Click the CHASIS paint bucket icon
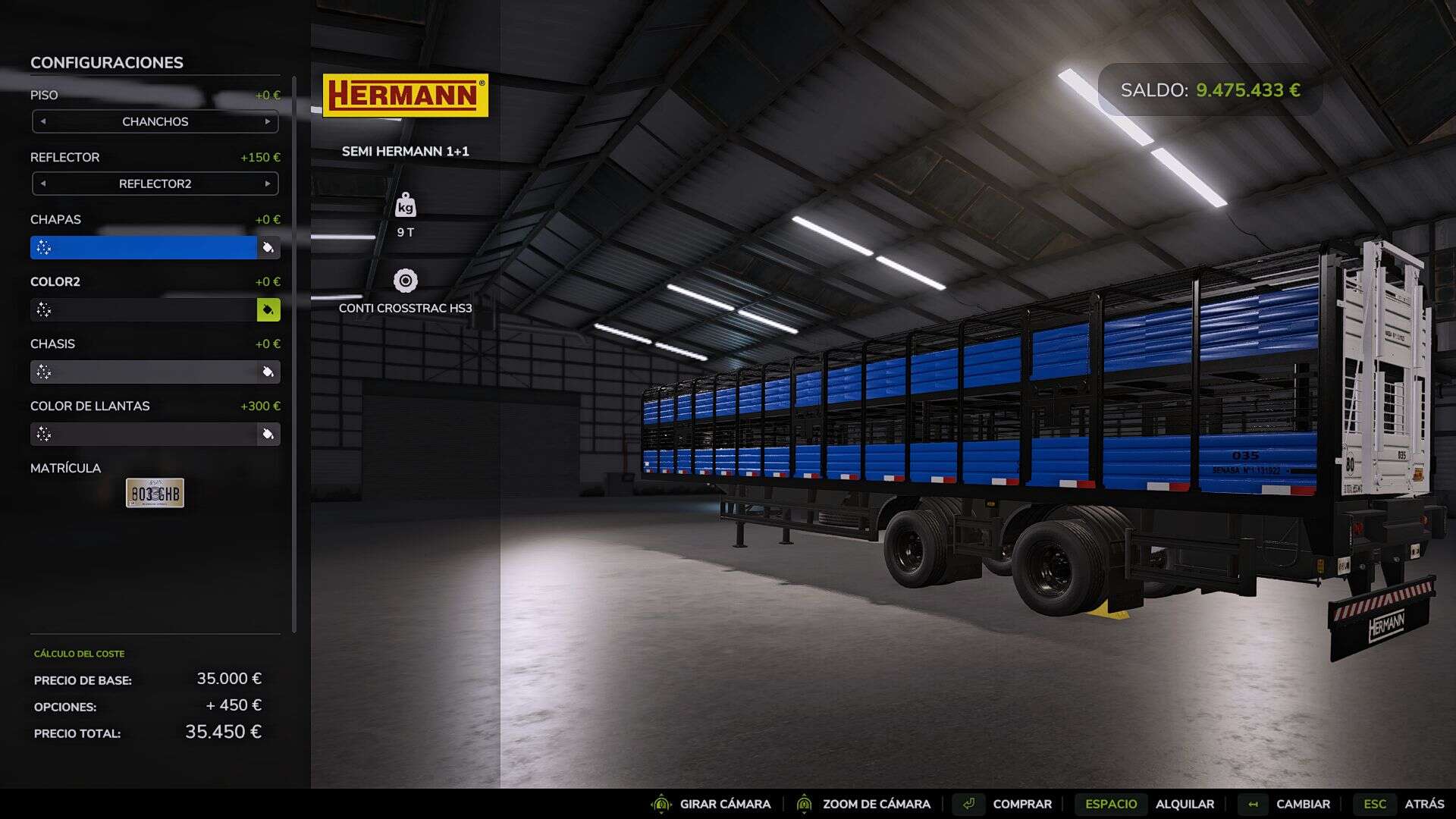 point(268,372)
